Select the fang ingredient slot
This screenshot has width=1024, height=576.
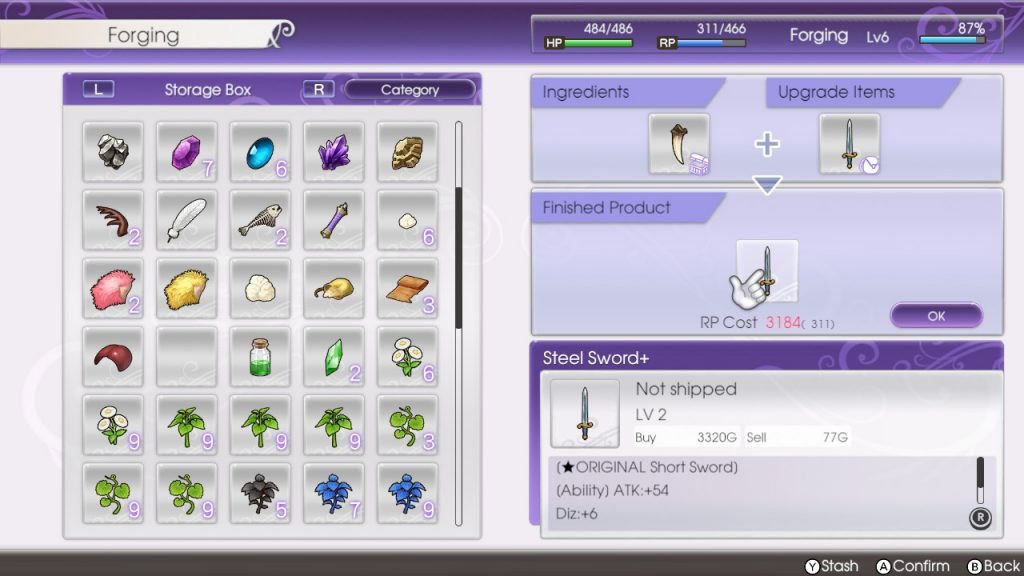point(679,144)
